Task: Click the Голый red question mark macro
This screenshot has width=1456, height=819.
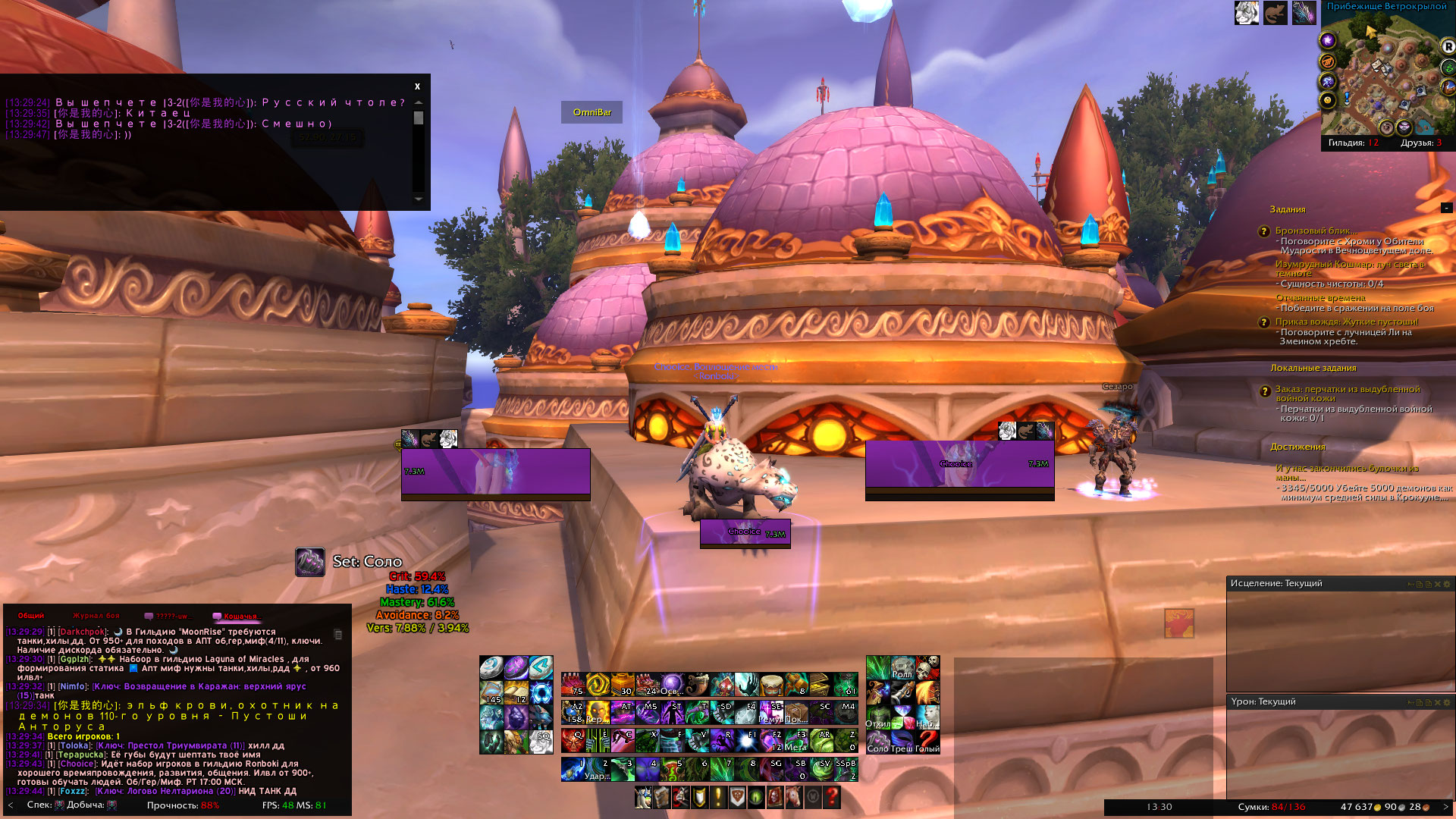Action: pyautogui.click(x=927, y=741)
